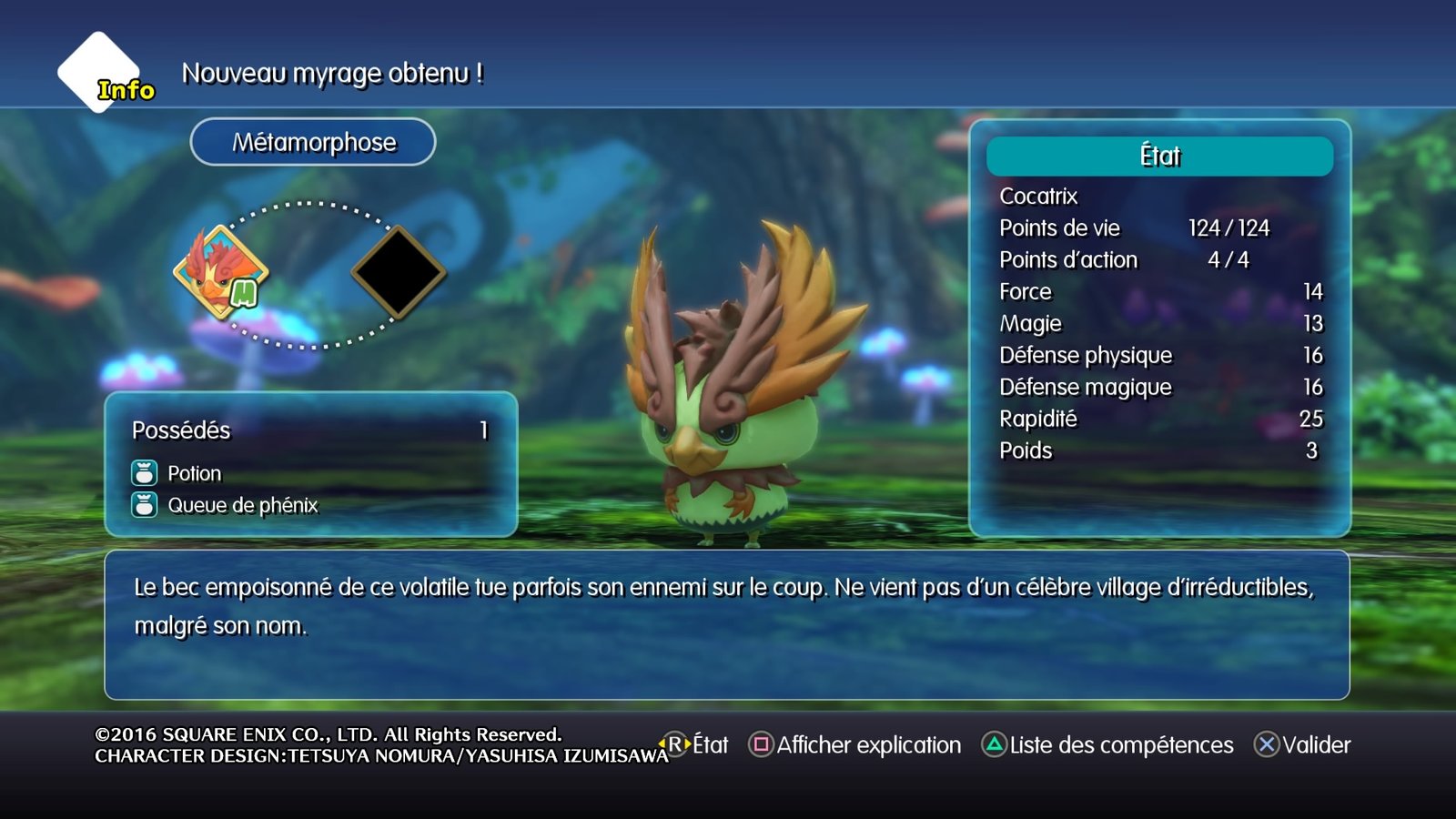Expand the État stats panel header
Screen dimensions: 1456x819
(x=1159, y=156)
